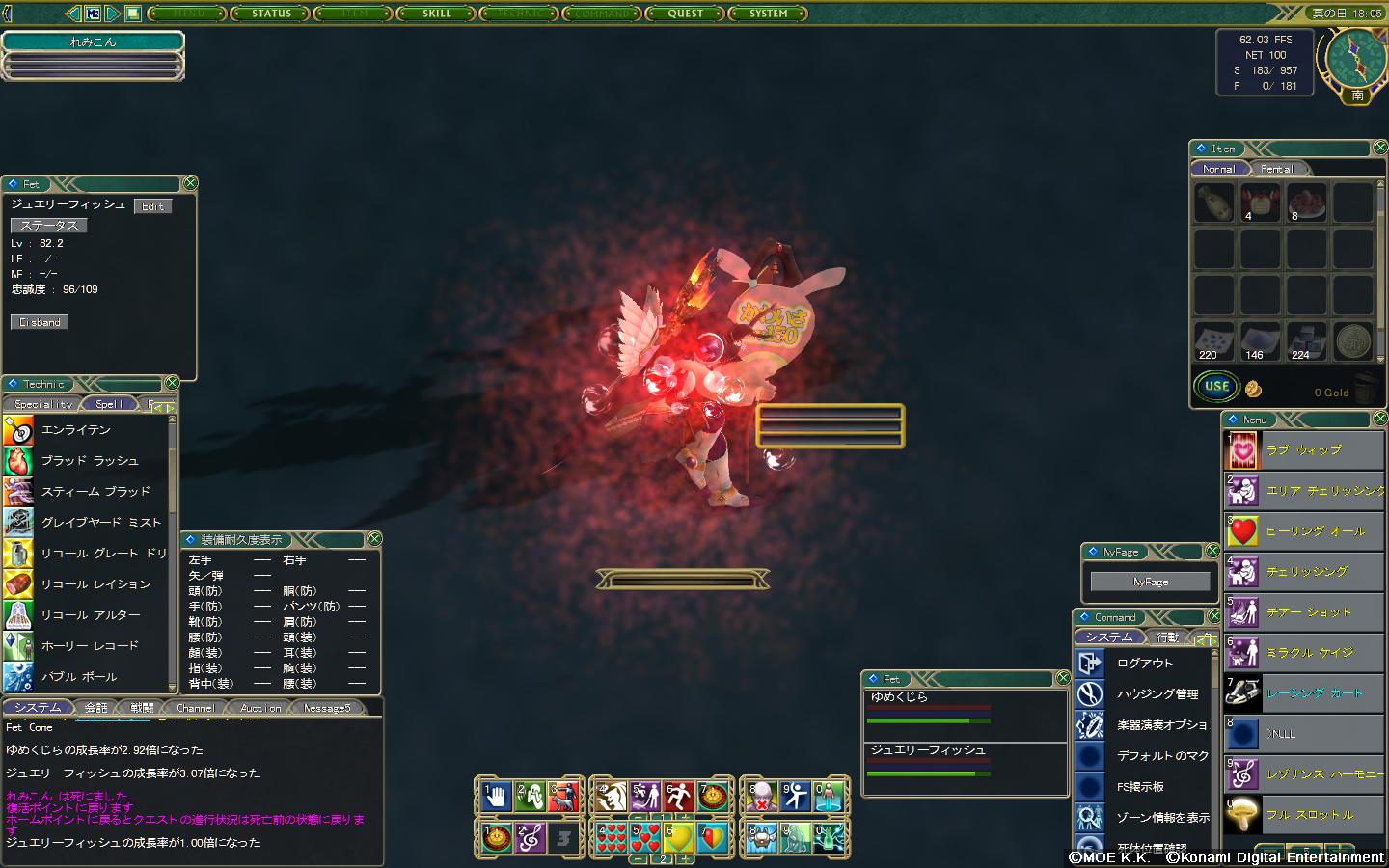The height and width of the screenshot is (868, 1389).
Task: Click Edit beside the pet name
Action: click(x=152, y=206)
